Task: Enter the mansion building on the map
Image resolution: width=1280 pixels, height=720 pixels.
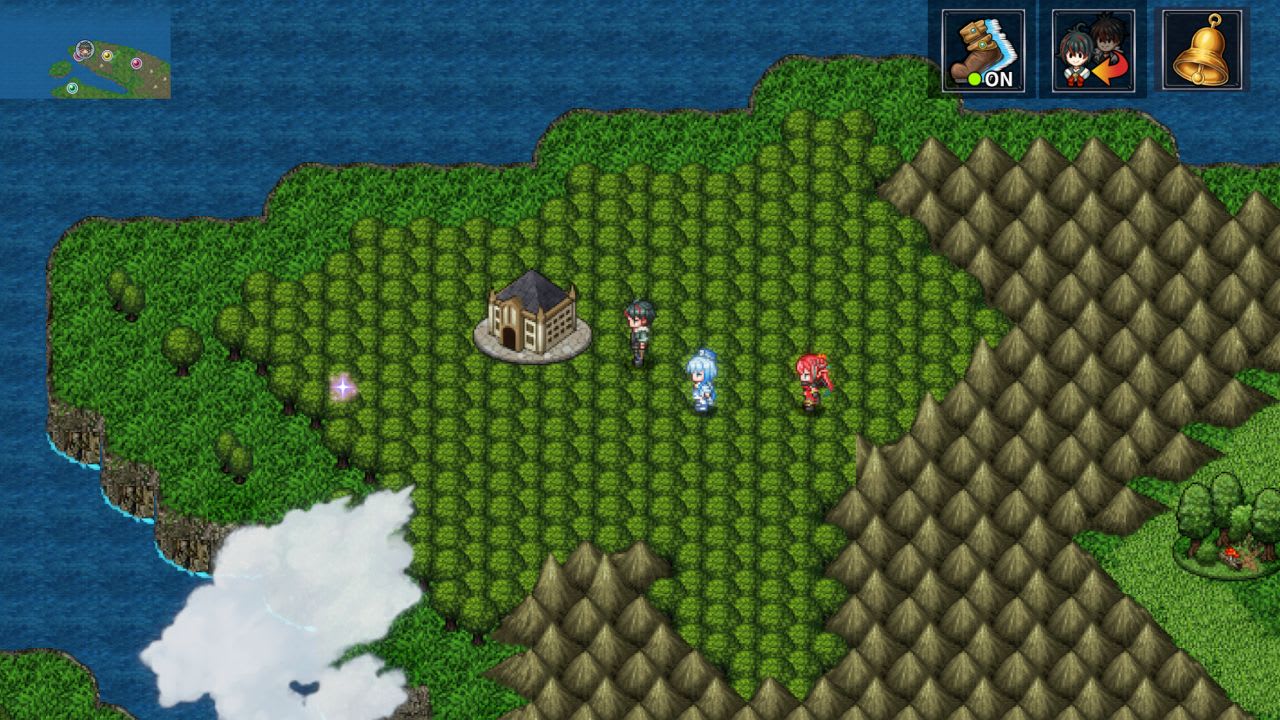Action: (530, 315)
